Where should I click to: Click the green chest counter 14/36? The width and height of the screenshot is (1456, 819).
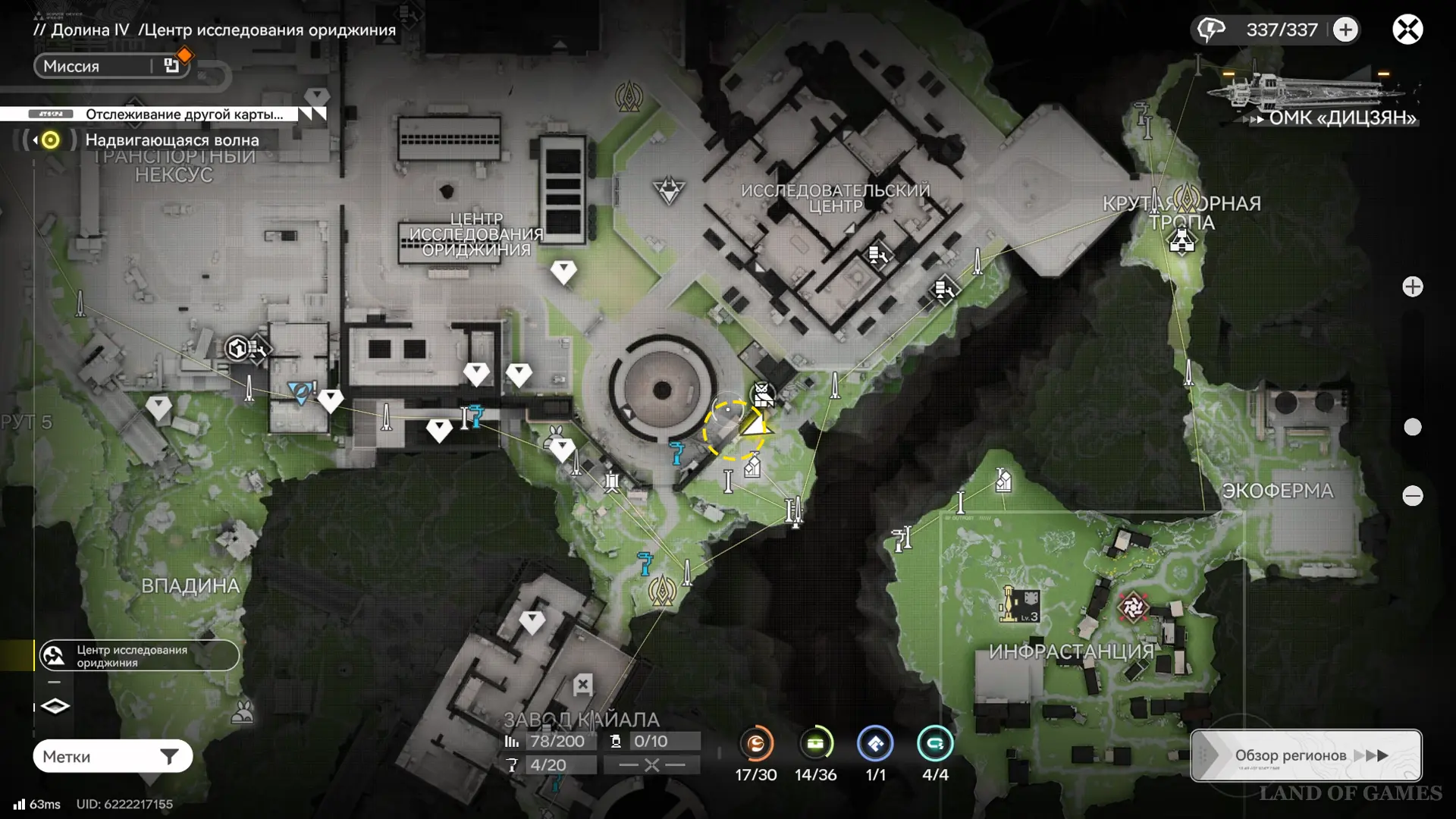coord(816,745)
